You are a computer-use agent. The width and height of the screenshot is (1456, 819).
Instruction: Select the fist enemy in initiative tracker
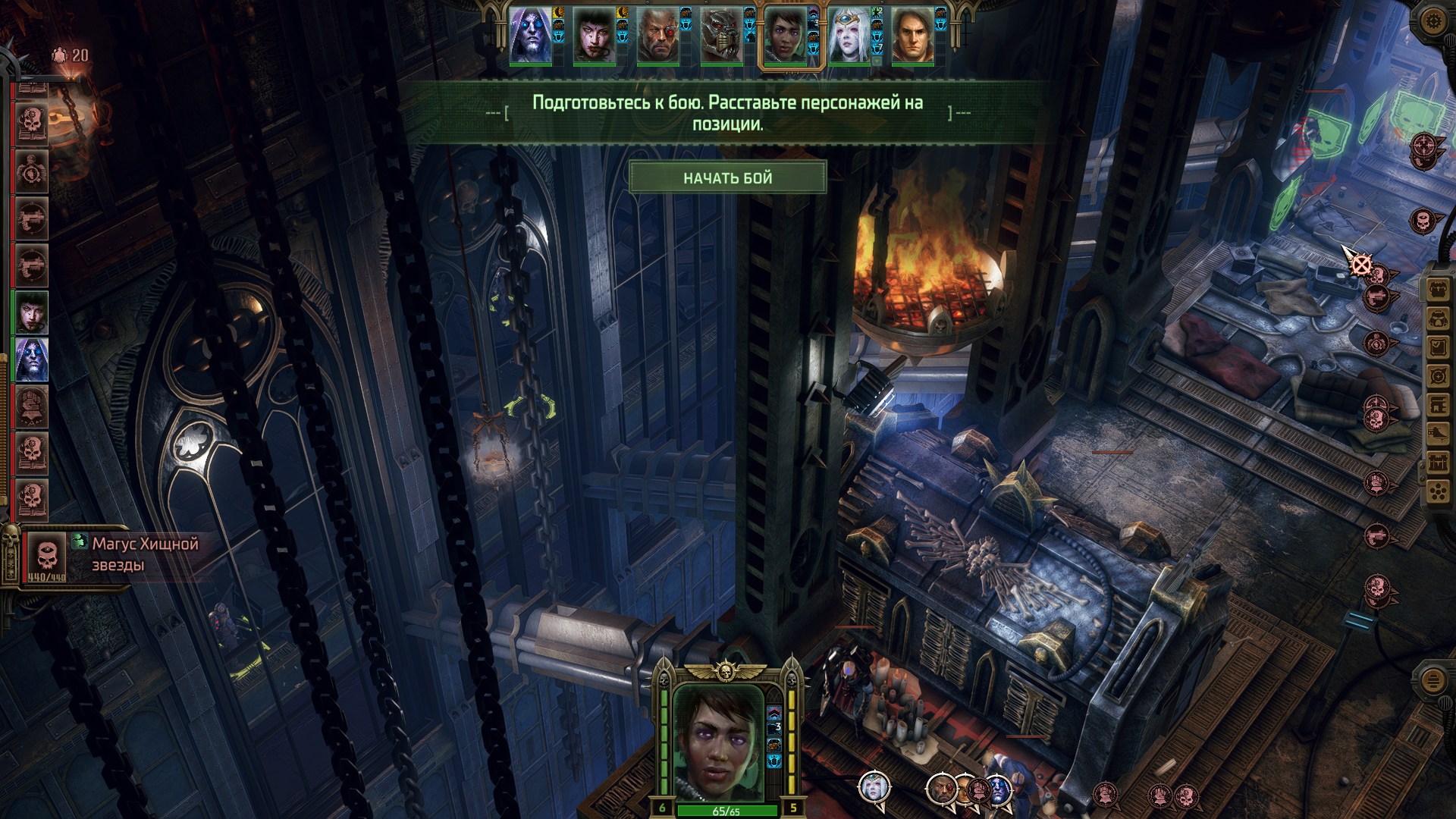(x=32, y=406)
